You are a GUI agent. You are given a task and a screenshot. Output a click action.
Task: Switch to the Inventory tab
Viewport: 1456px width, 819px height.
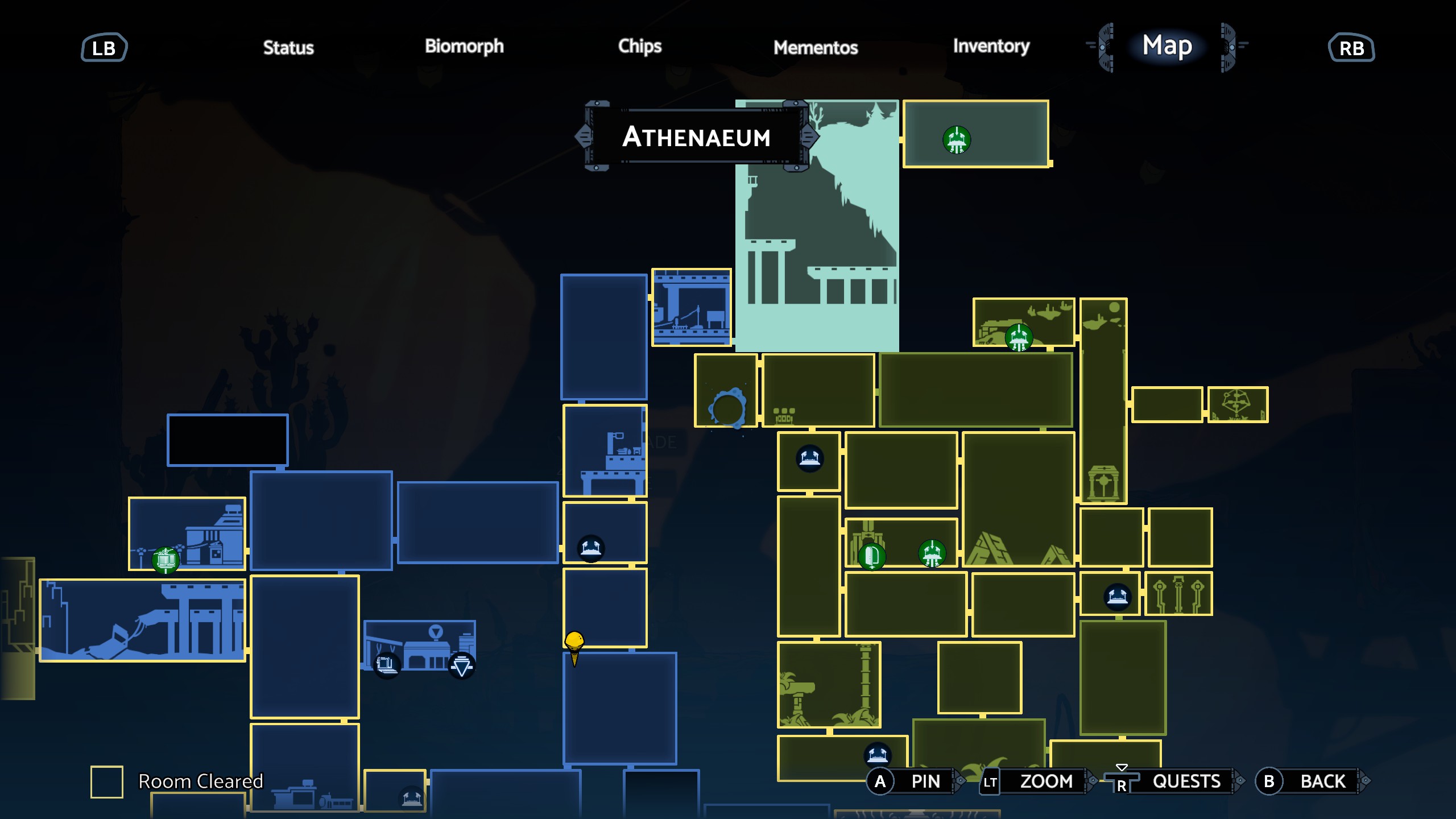991,48
